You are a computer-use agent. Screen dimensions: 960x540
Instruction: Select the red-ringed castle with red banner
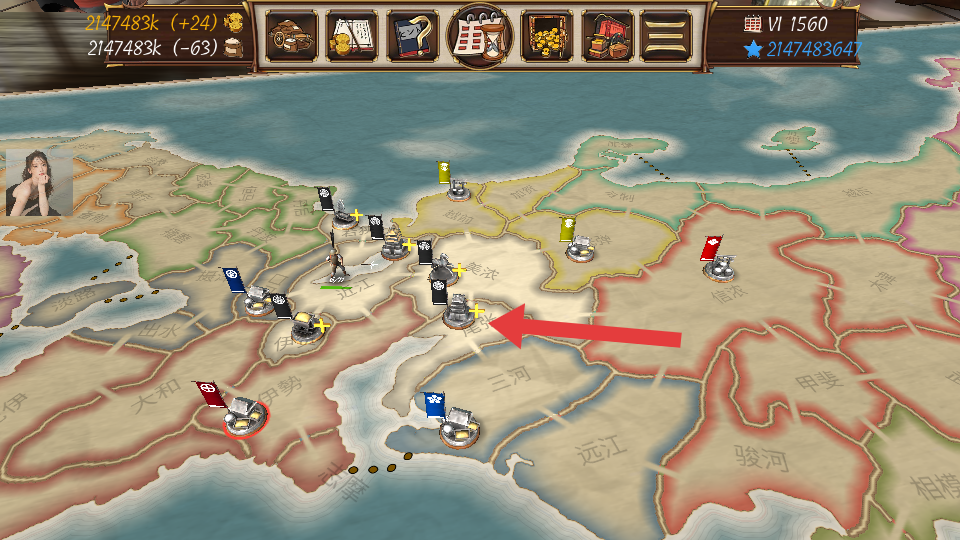click(244, 413)
